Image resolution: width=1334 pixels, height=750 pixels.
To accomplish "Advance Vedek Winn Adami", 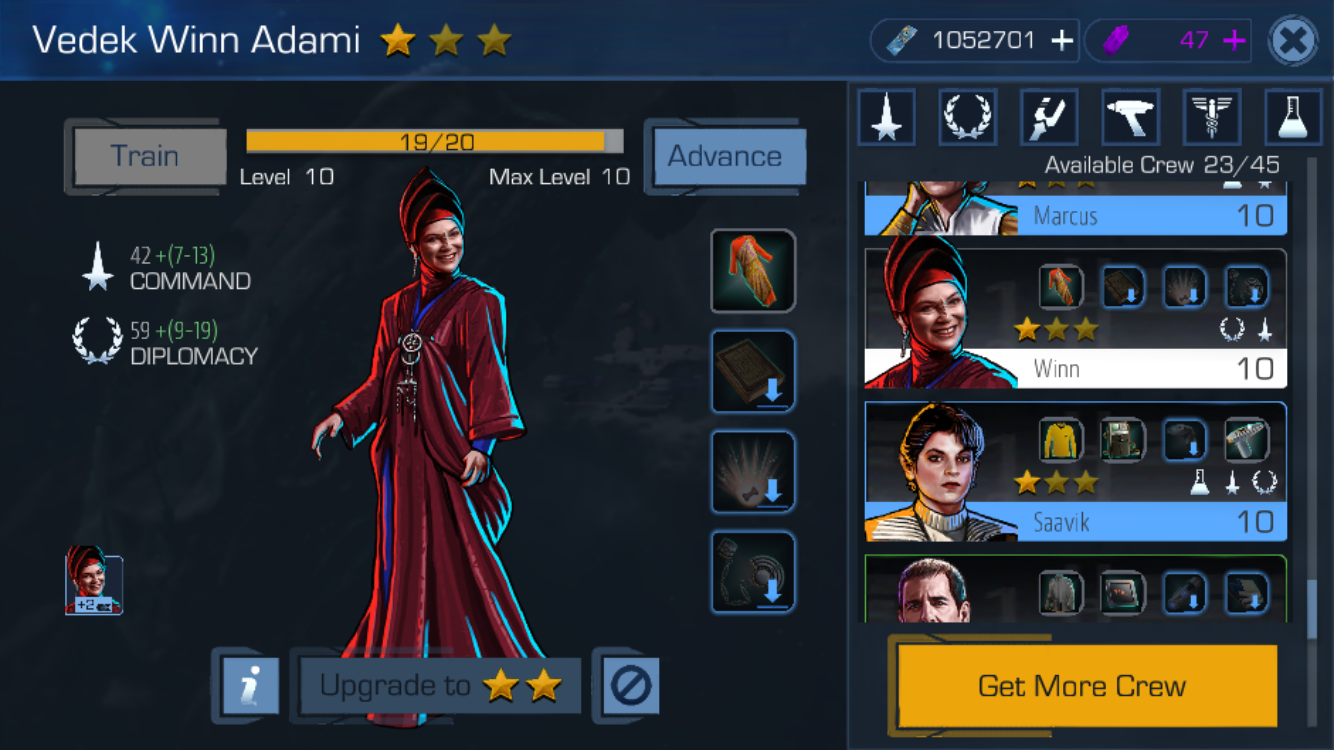I will click(725, 157).
